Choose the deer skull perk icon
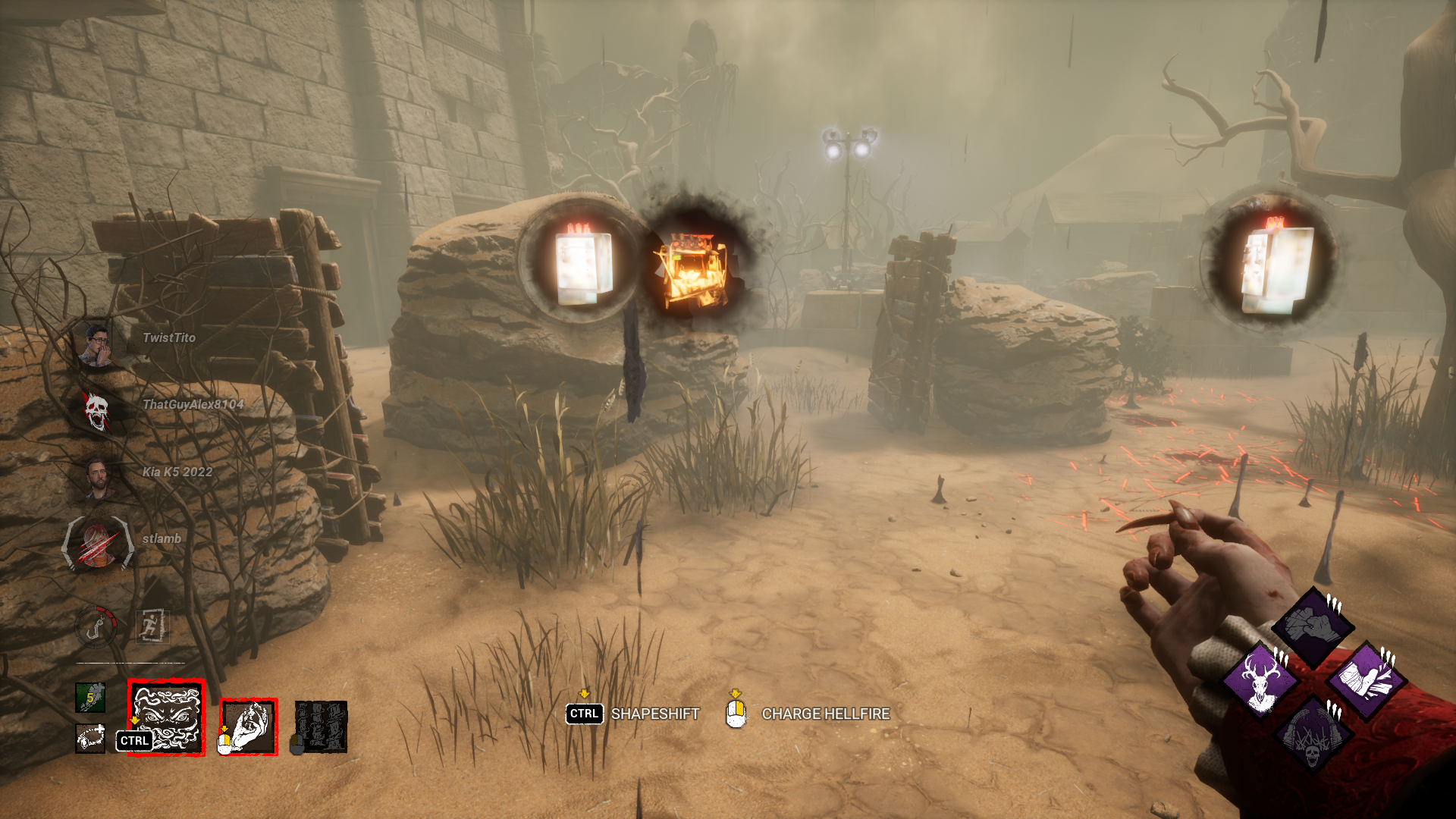 [1260, 681]
